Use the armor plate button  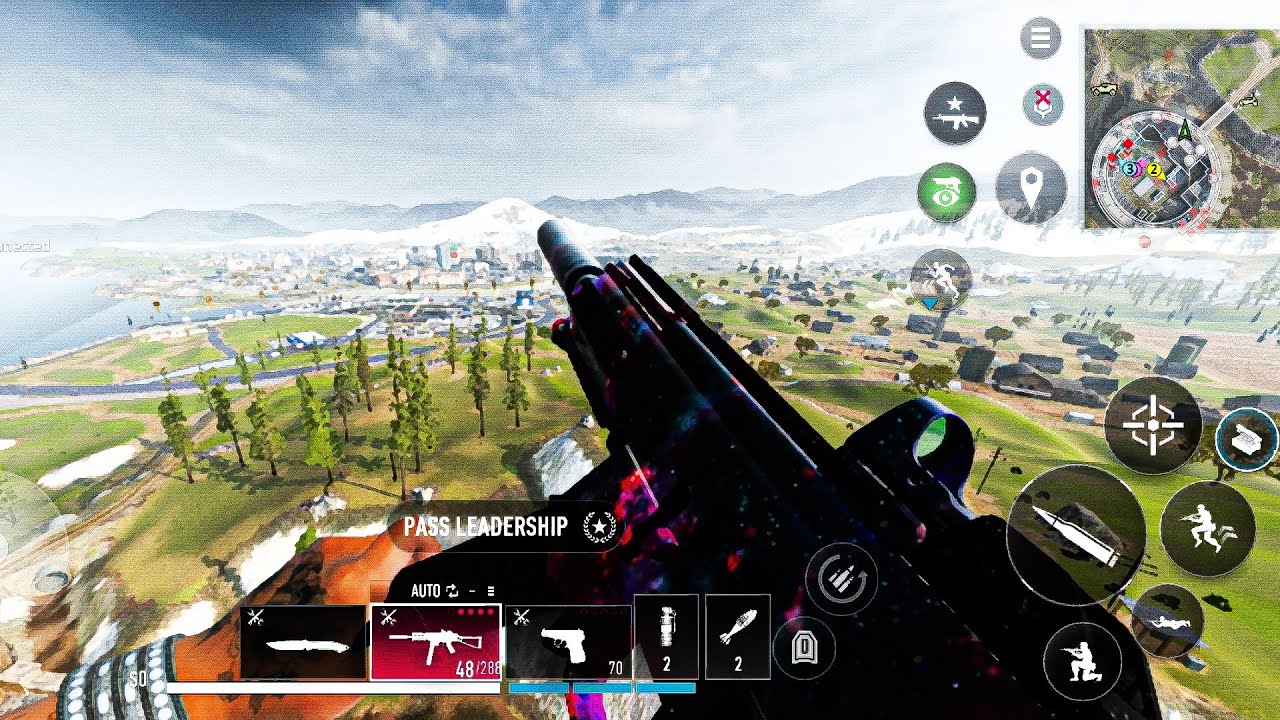(x=803, y=649)
